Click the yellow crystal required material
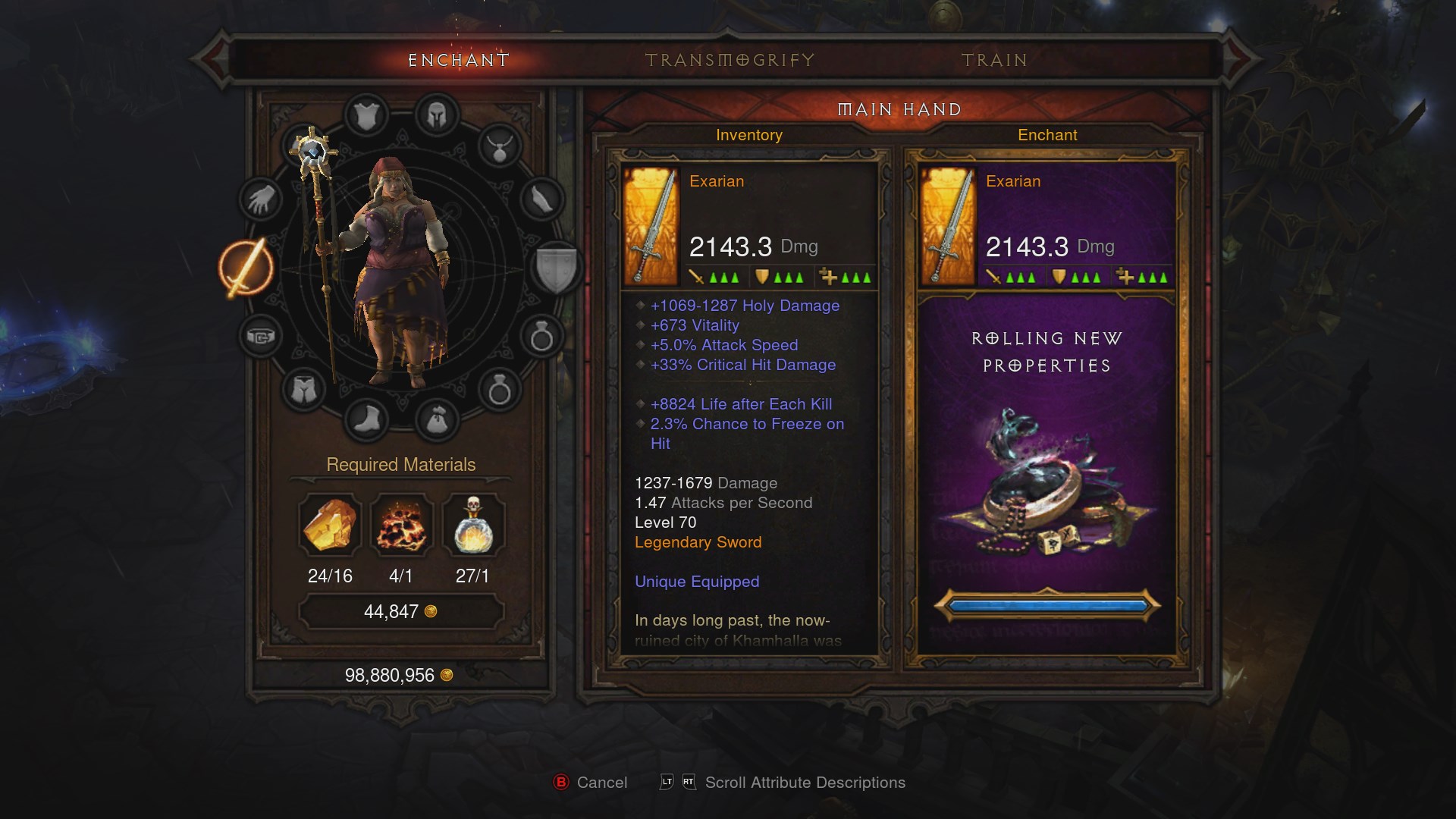The image size is (1456, 819). click(x=330, y=525)
